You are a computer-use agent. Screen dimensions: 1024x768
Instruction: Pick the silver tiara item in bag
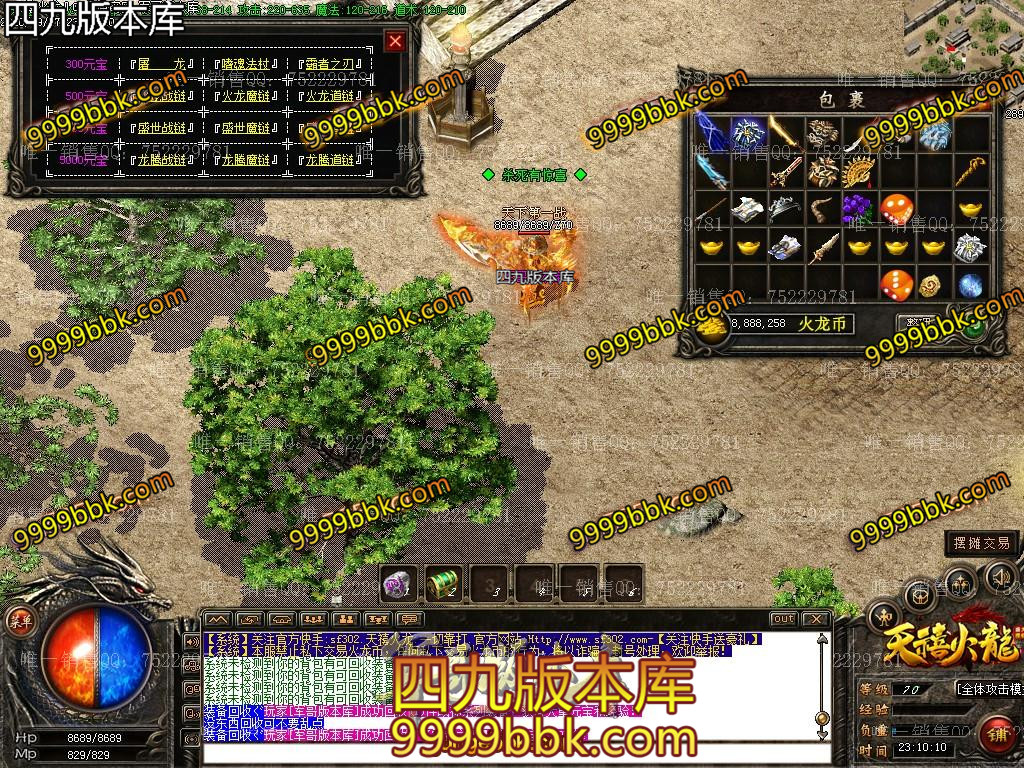(782, 209)
